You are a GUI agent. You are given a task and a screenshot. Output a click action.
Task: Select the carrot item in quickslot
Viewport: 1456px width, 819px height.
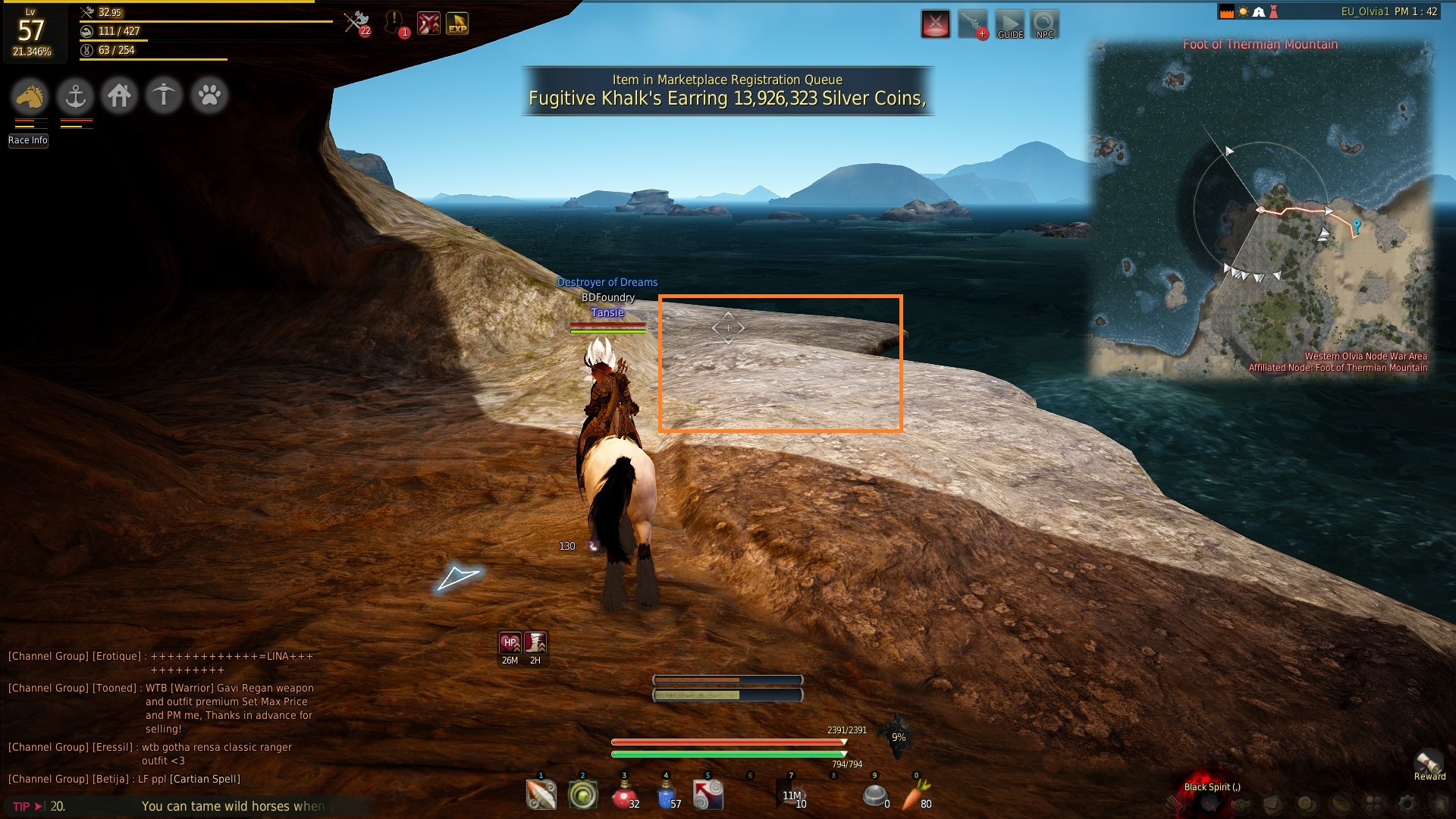point(915,795)
